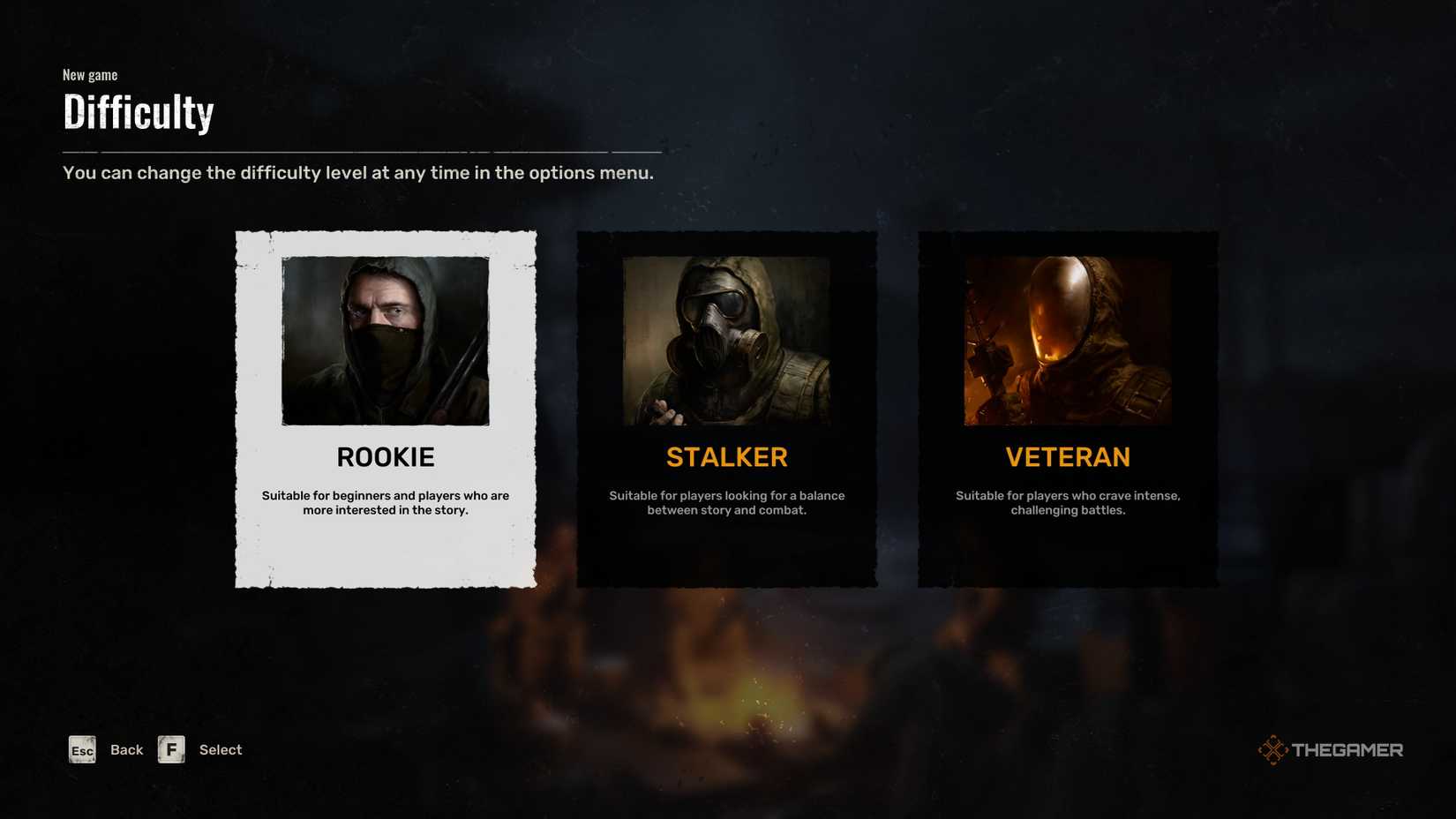Click the New game label
The width and height of the screenshot is (1456, 819).
[89, 75]
